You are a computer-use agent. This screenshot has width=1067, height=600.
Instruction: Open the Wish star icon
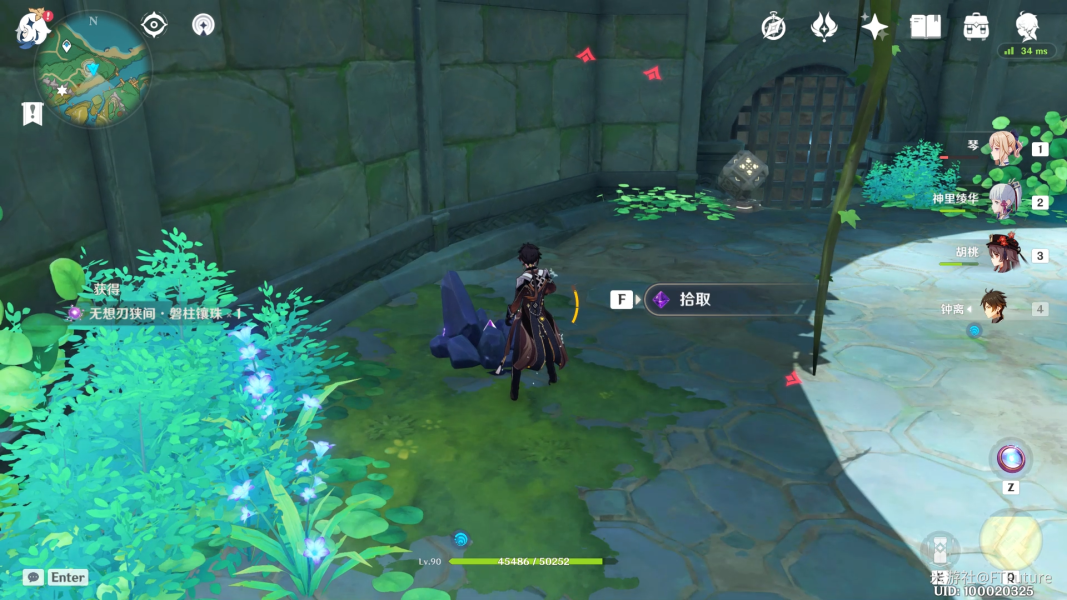(874, 27)
